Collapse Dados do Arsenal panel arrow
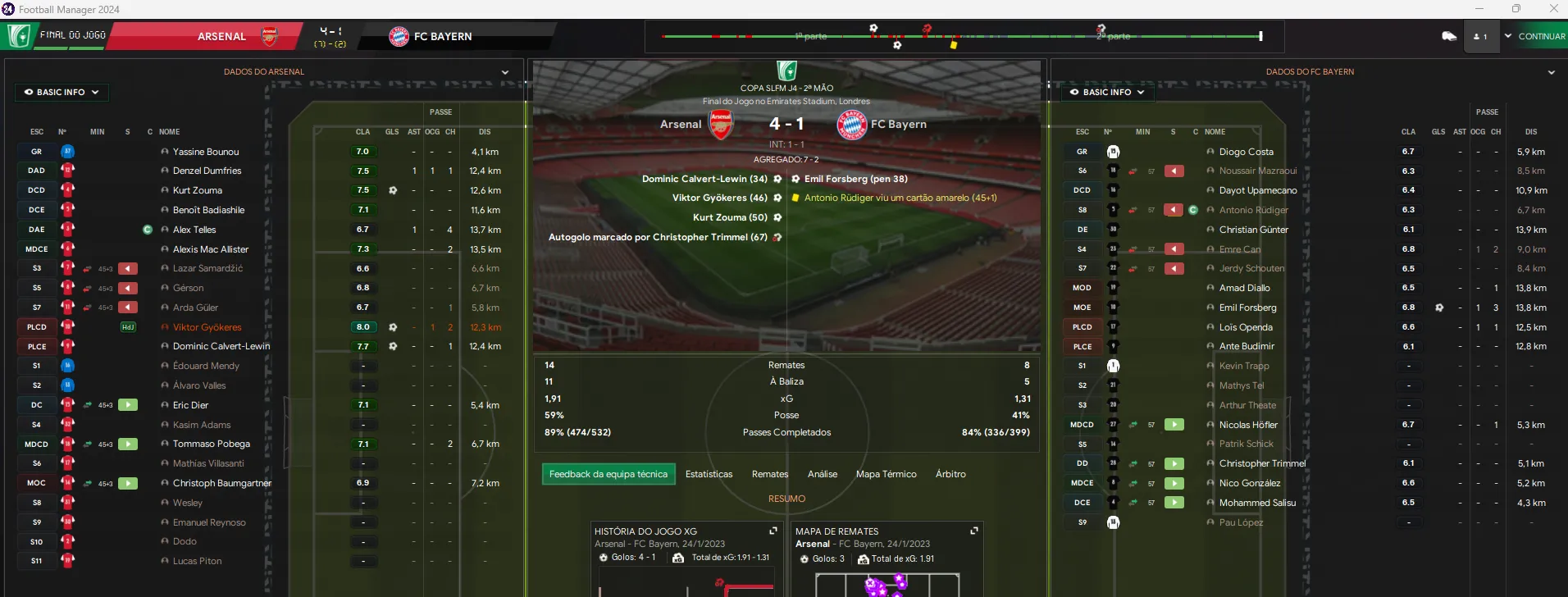The image size is (1568, 597). click(505, 72)
